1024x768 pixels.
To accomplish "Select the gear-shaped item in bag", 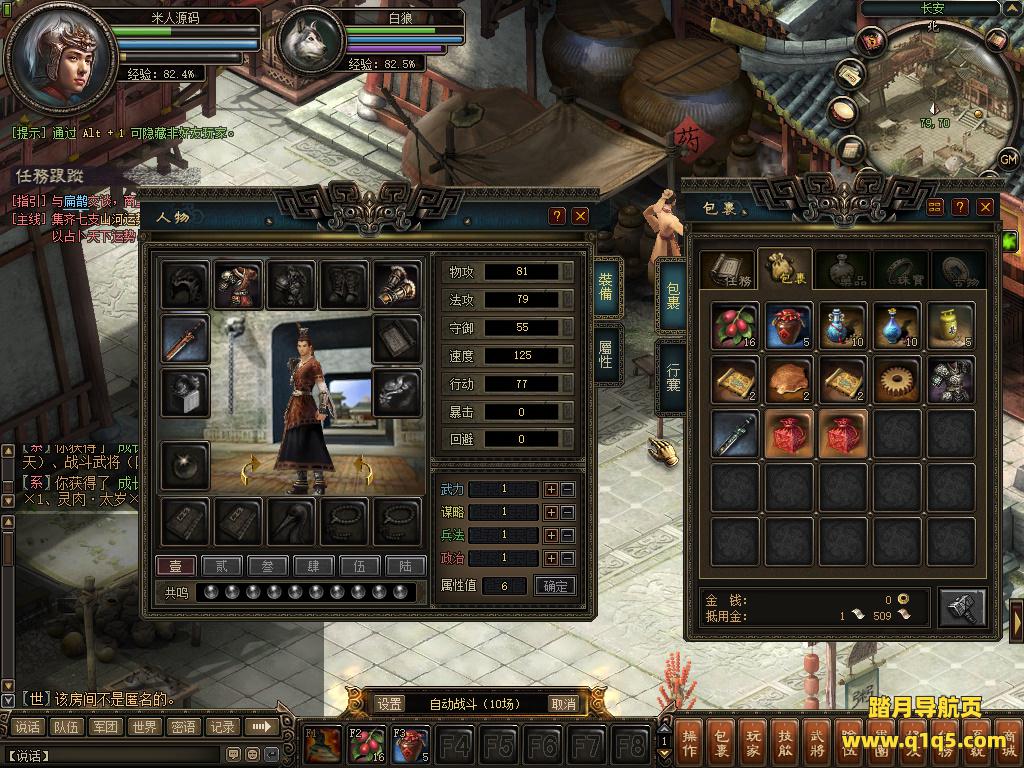I will tap(897, 380).
